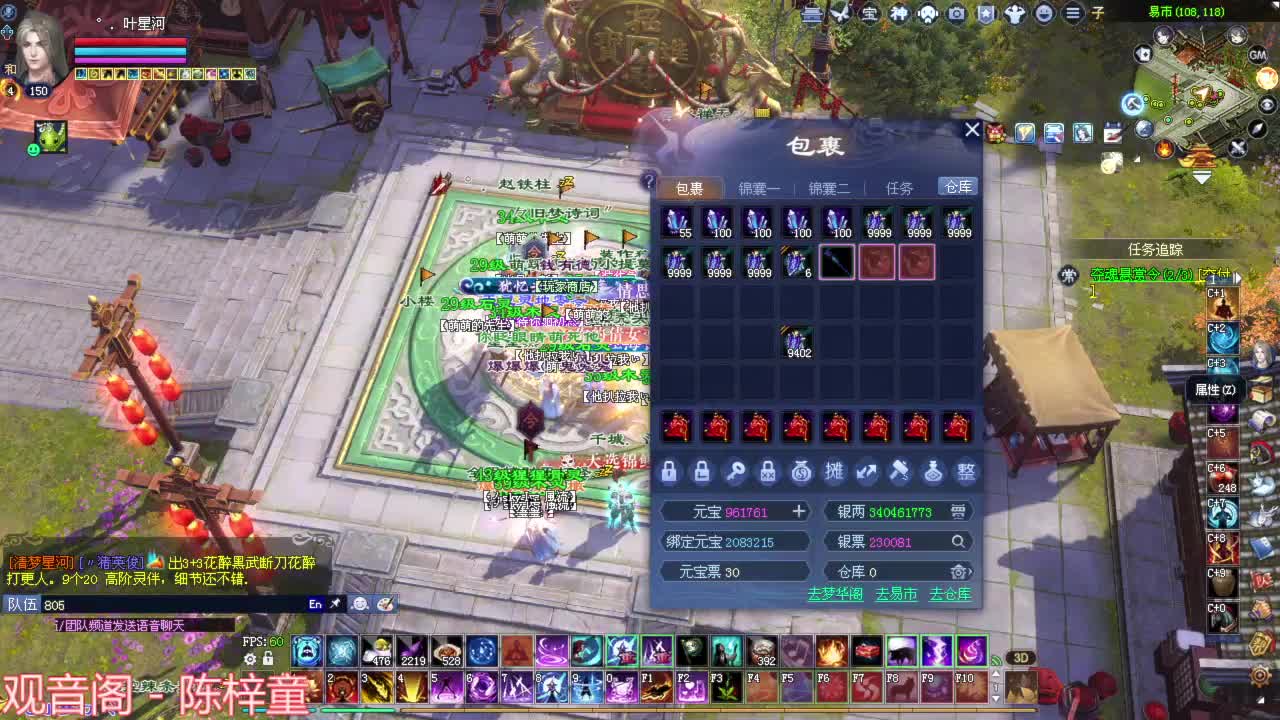
Task: Click the 宝 treasure icon in the top toolbar
Action: pyautogui.click(x=870, y=15)
